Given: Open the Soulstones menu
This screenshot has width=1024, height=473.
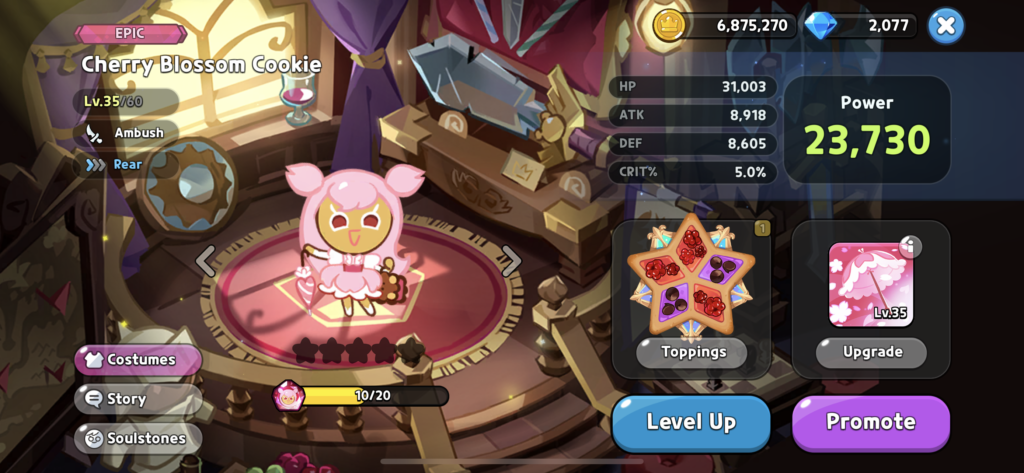Looking at the screenshot, I should tap(138, 437).
